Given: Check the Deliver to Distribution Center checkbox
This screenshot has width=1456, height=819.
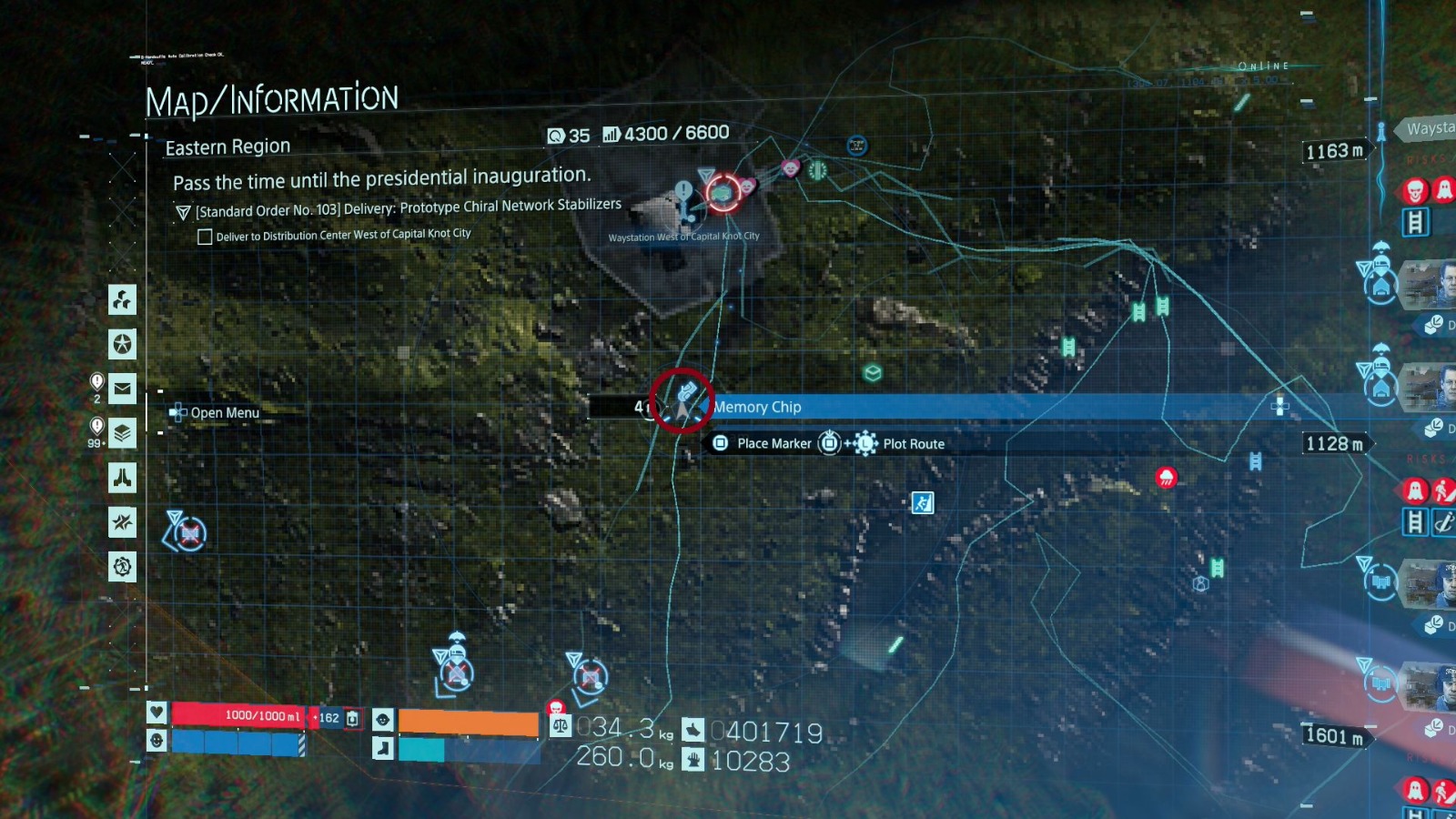Looking at the screenshot, I should coord(205,235).
